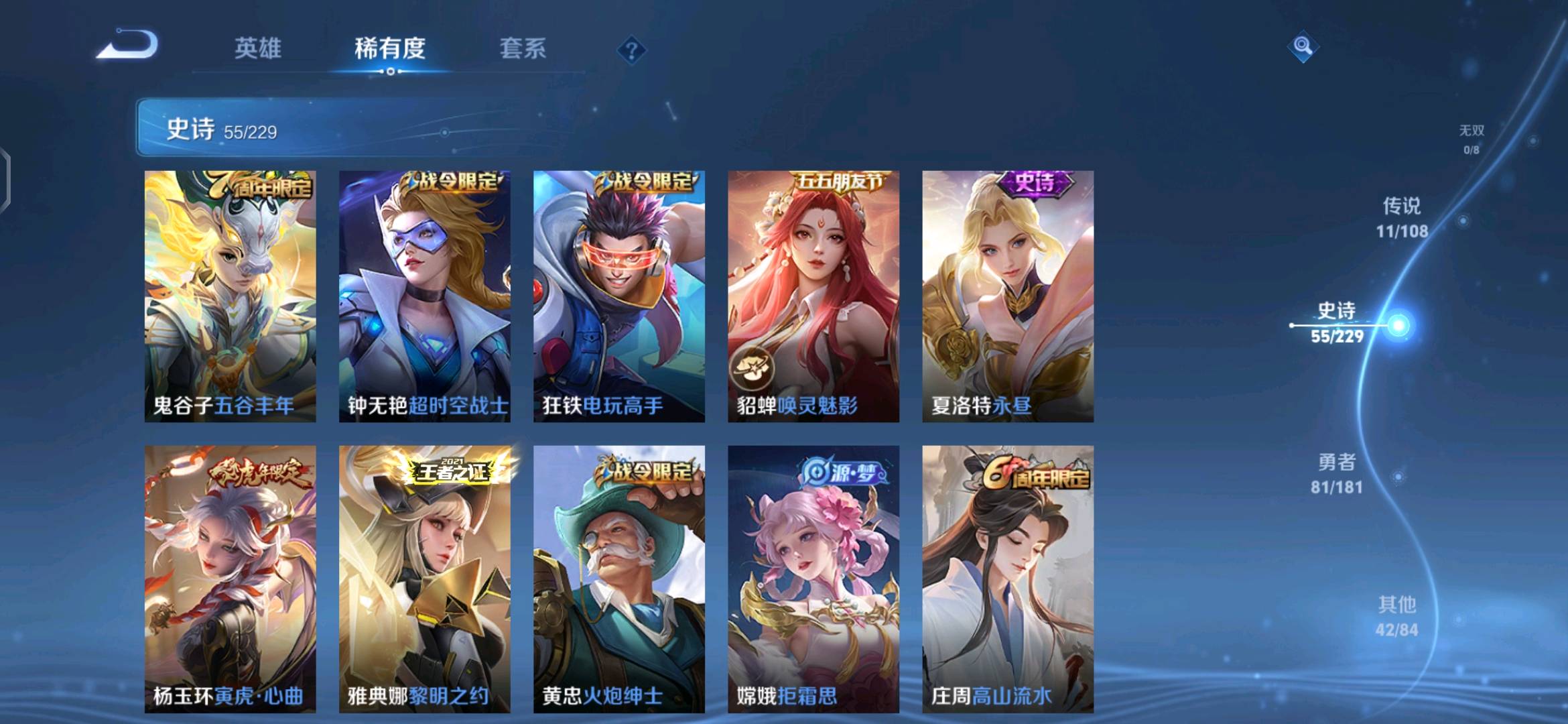This screenshot has height=724, width=1568.
Task: Choose the 杨玉环 寅虎·心曲 skin card
Action: 230,579
